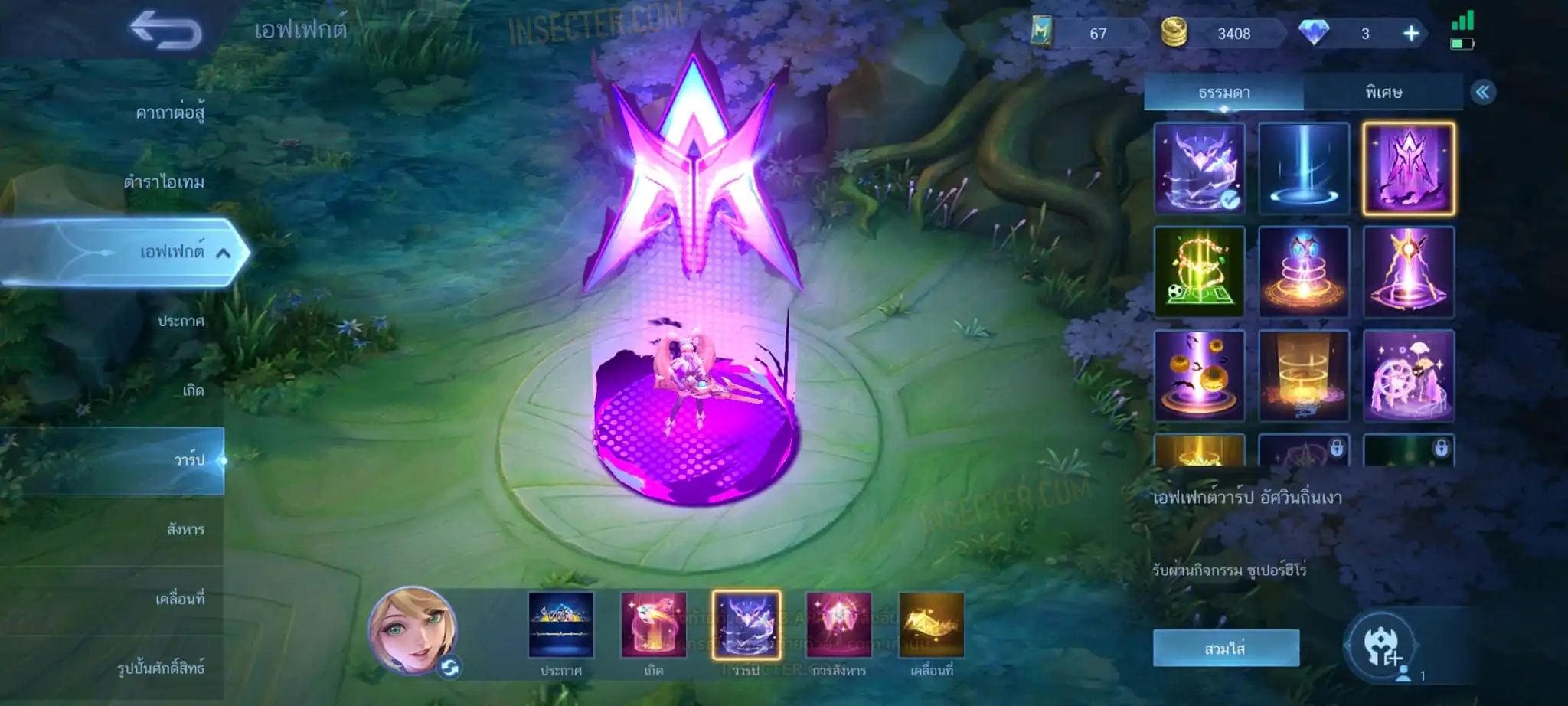Viewport: 1568px width, 706px height.
Task: Add diamonds with the plus button
Action: [x=1411, y=34]
